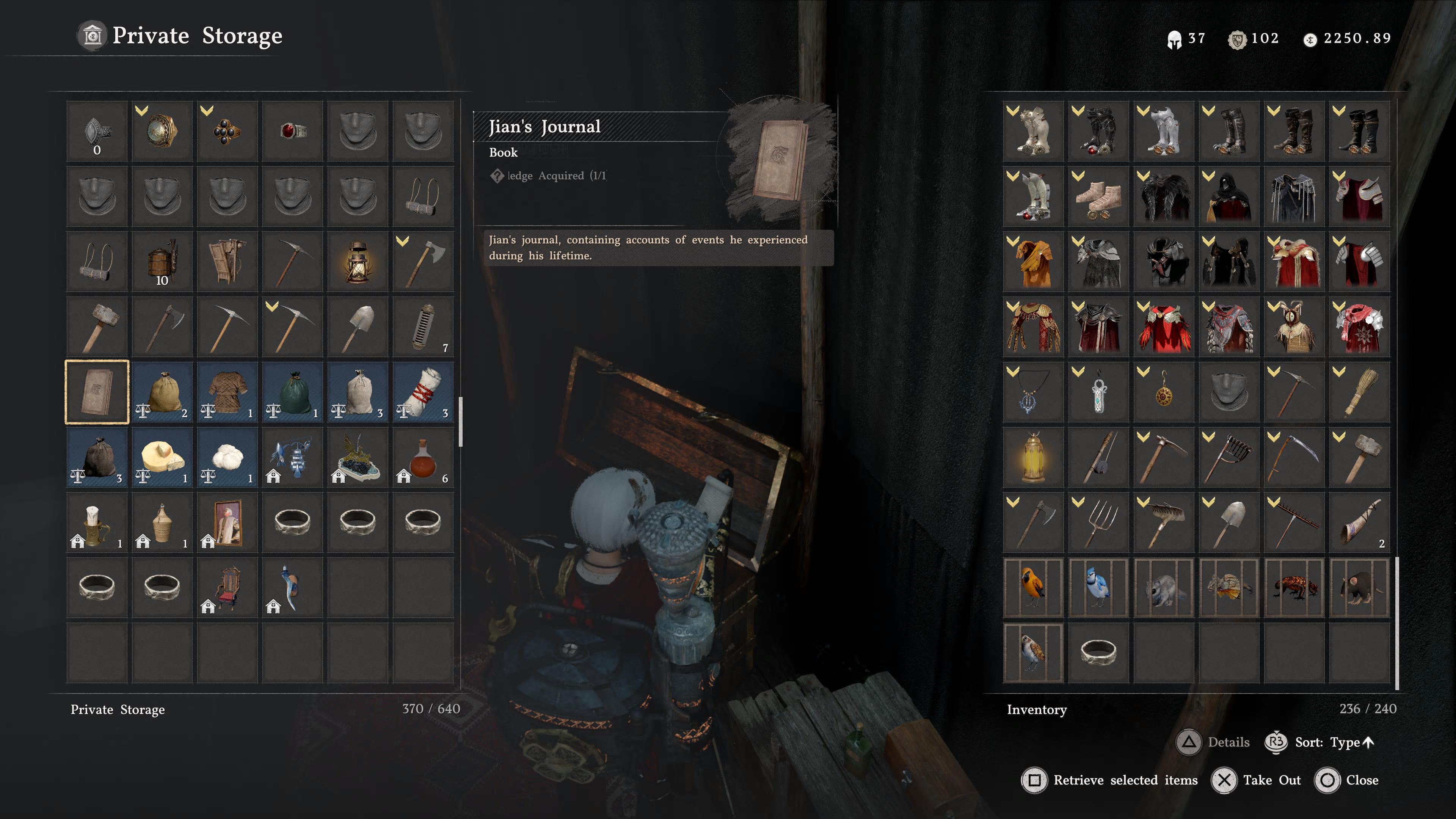Screen dimensions: 1456x819
Task: Choose the caged orange bird in inventory
Action: pos(1033,587)
